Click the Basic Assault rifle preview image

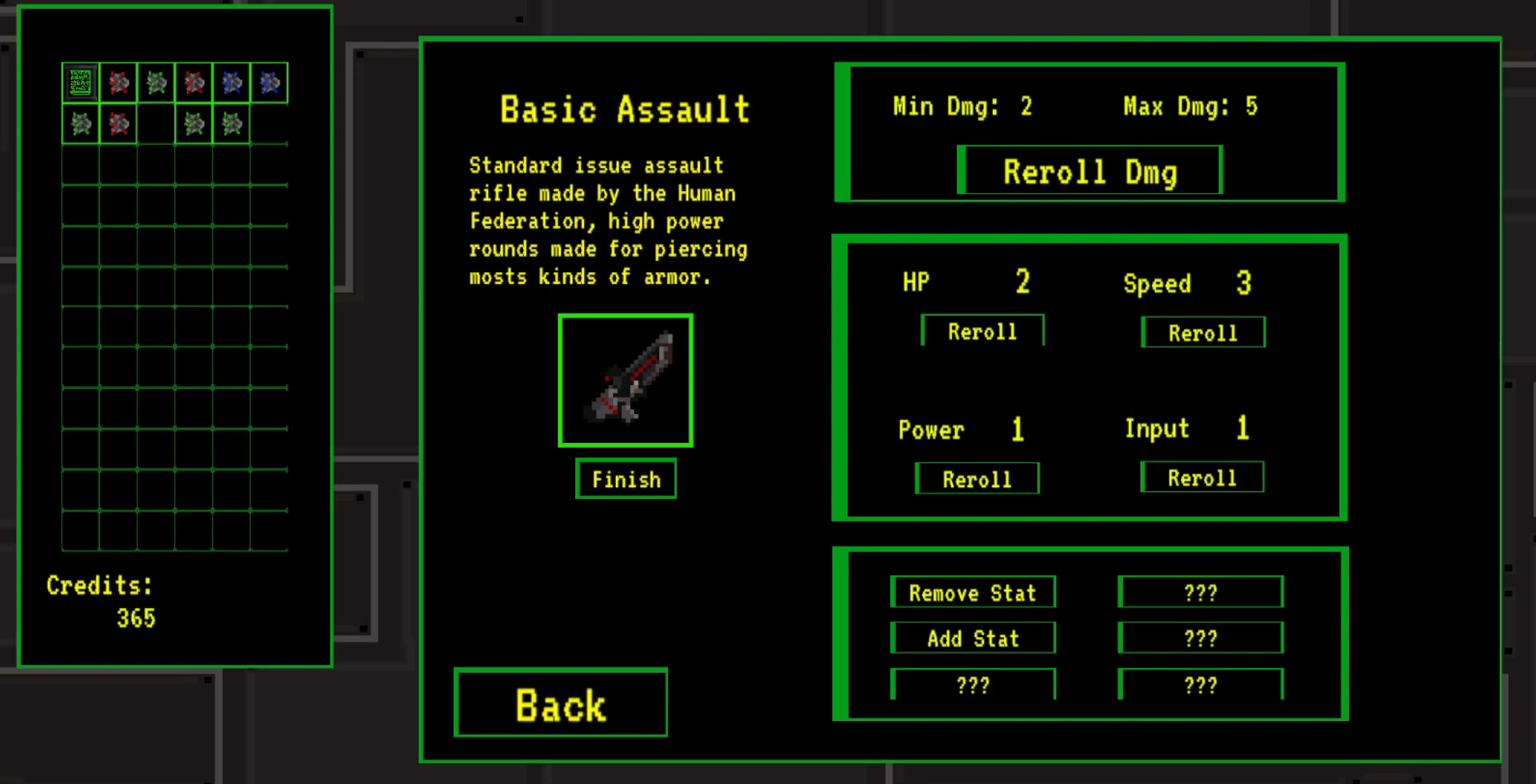(x=626, y=380)
